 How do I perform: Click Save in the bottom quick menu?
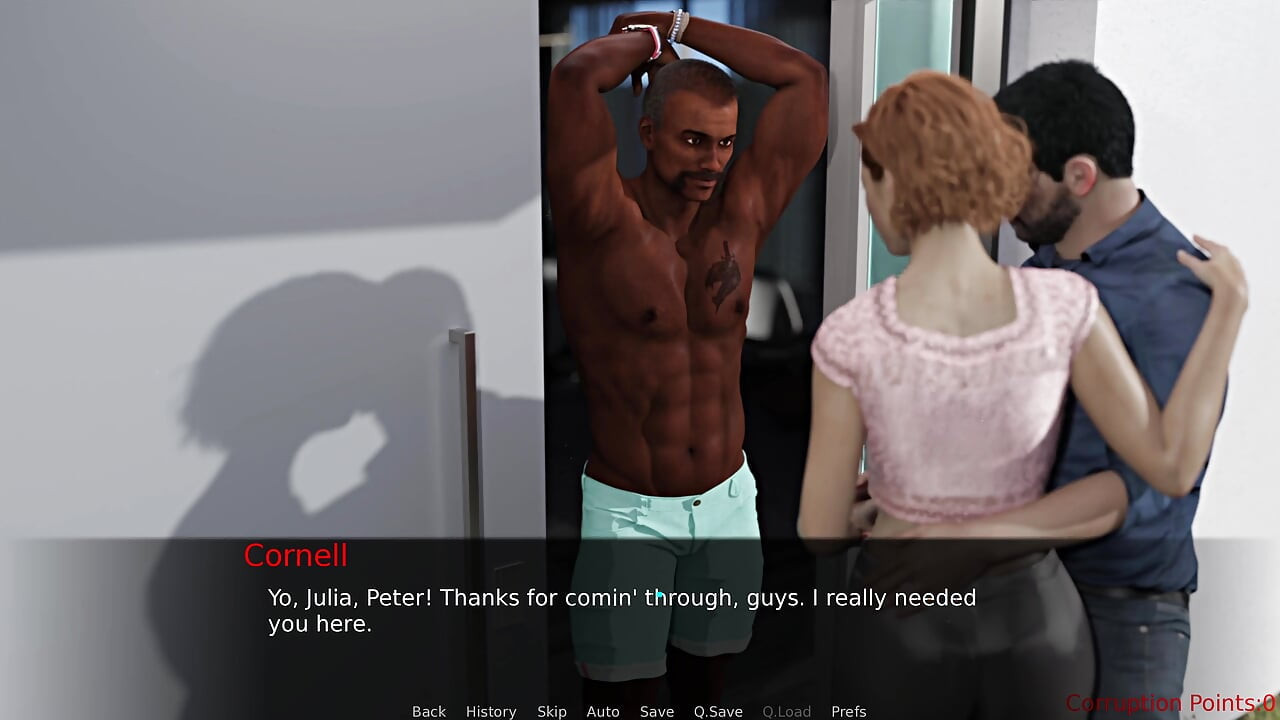[657, 711]
